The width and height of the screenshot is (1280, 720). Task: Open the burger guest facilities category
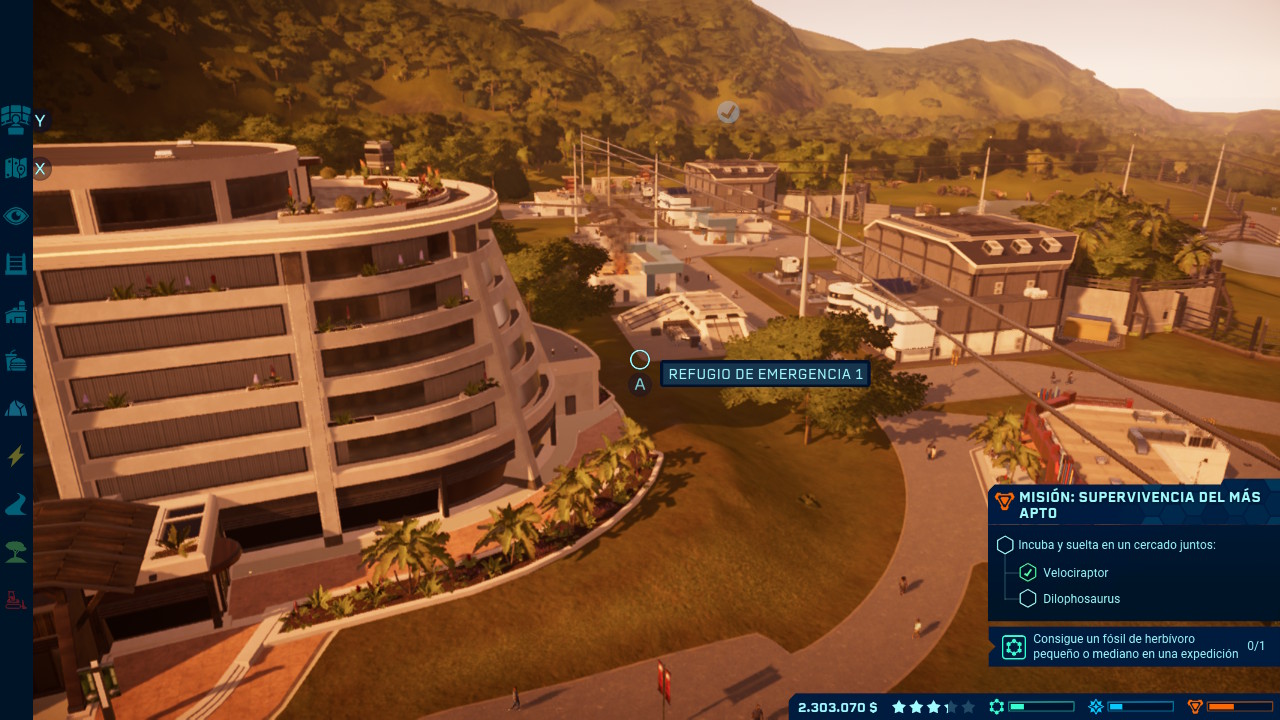(x=16, y=360)
